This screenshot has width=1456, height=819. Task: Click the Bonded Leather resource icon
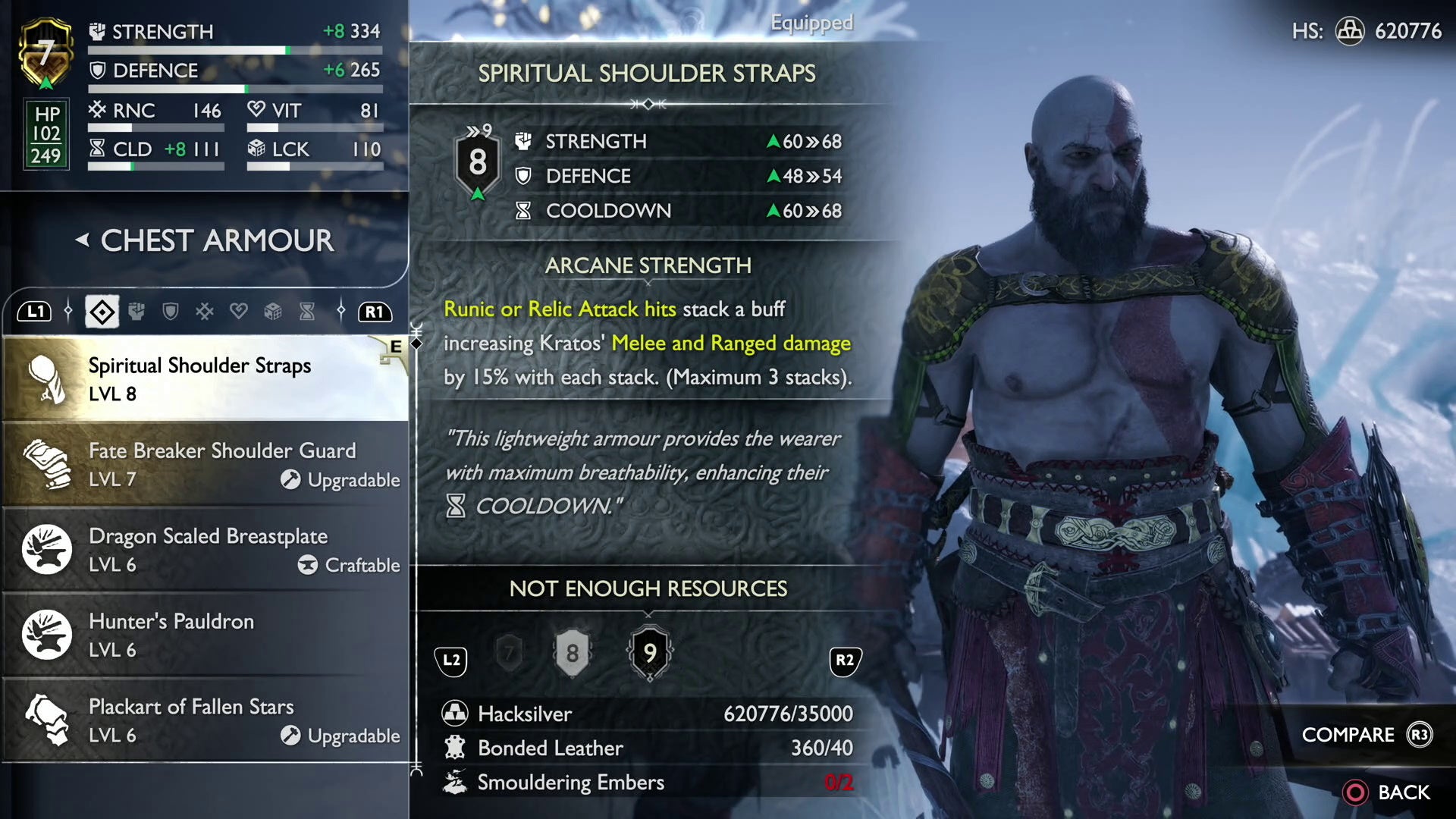[x=456, y=748]
